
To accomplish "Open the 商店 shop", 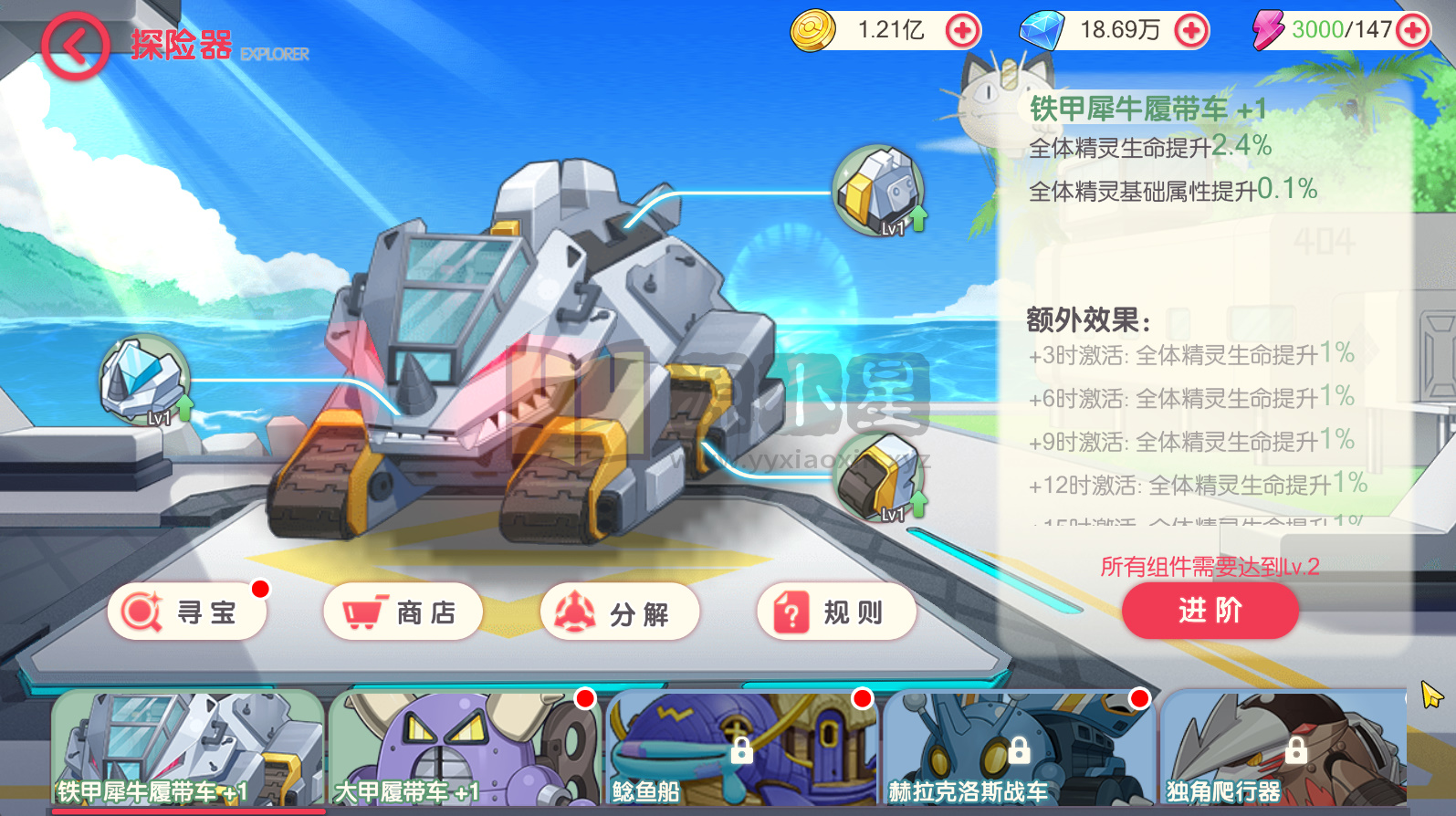I will point(403,612).
